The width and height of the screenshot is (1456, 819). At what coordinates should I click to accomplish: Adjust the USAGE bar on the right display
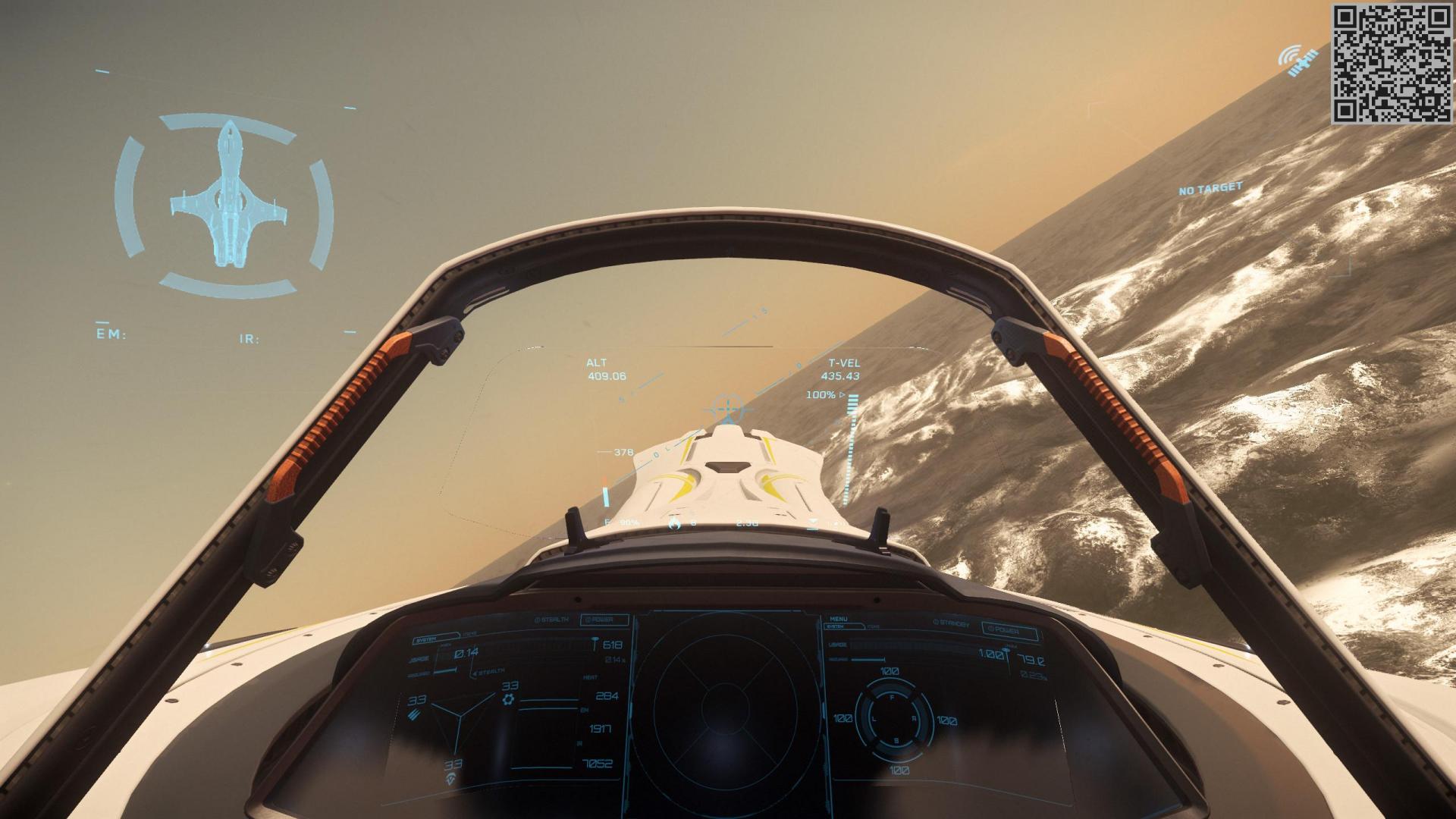(900, 645)
